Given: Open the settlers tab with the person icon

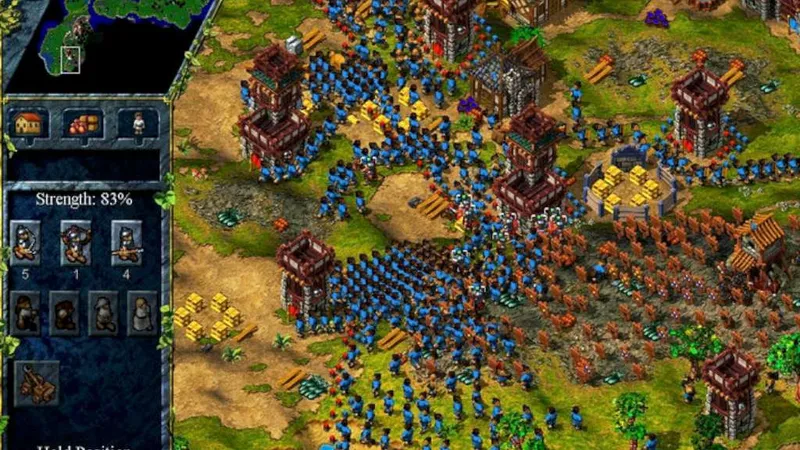Looking at the screenshot, I should coord(137,124).
